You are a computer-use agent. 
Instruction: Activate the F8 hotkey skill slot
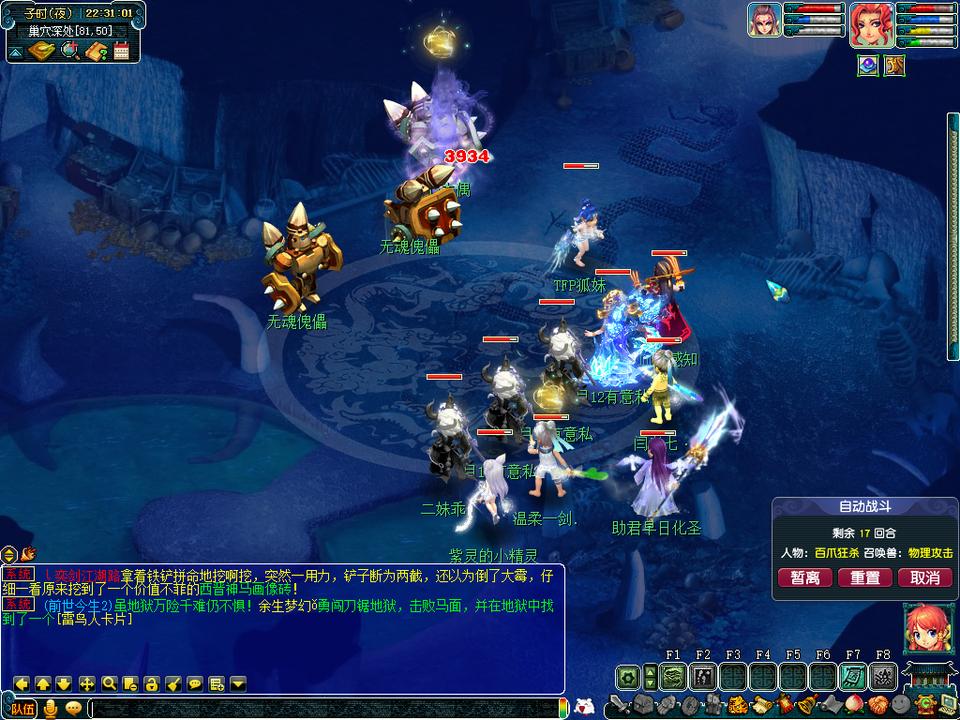point(882,677)
